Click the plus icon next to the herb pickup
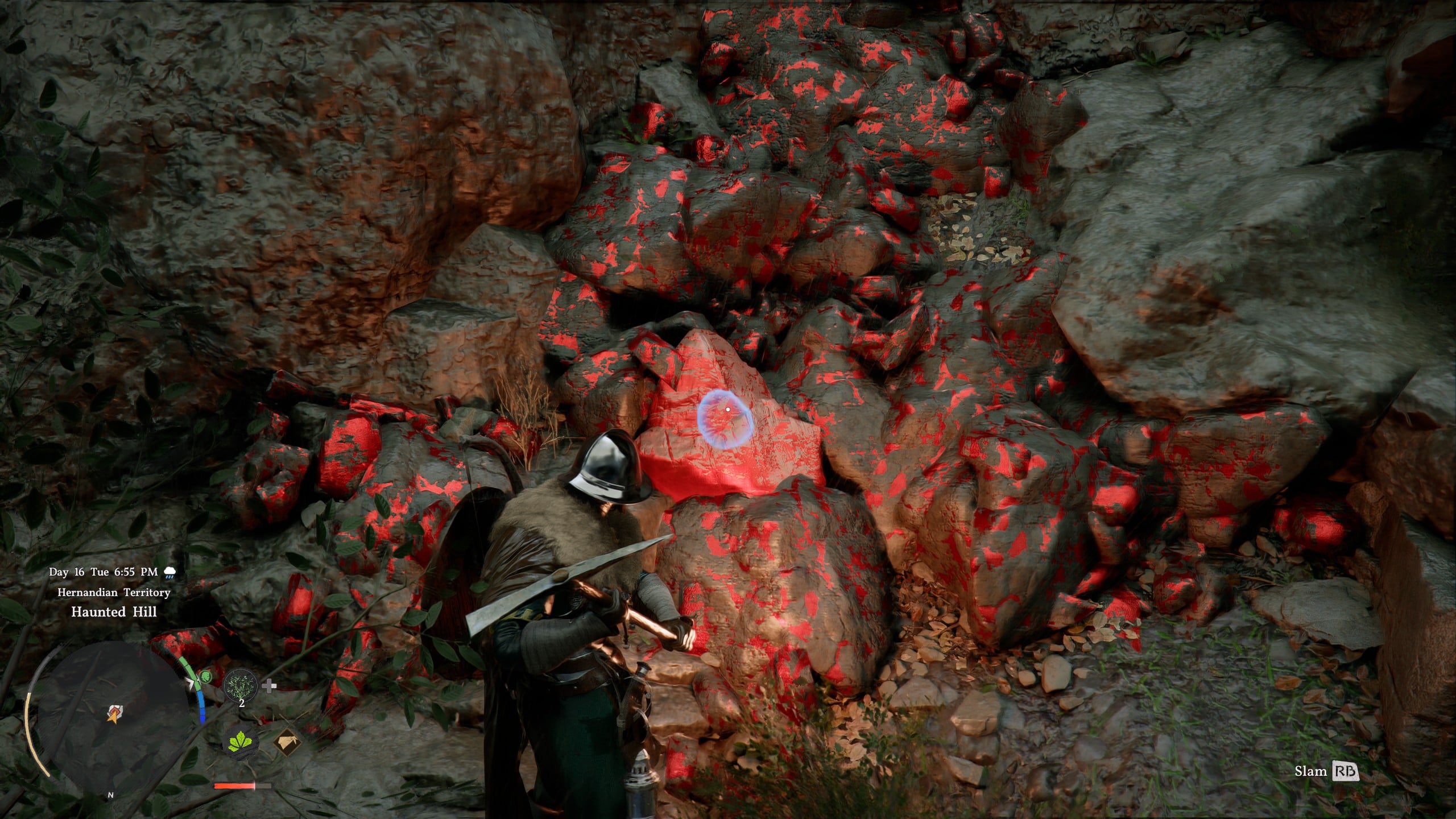The width and height of the screenshot is (1456, 819). 268,686
